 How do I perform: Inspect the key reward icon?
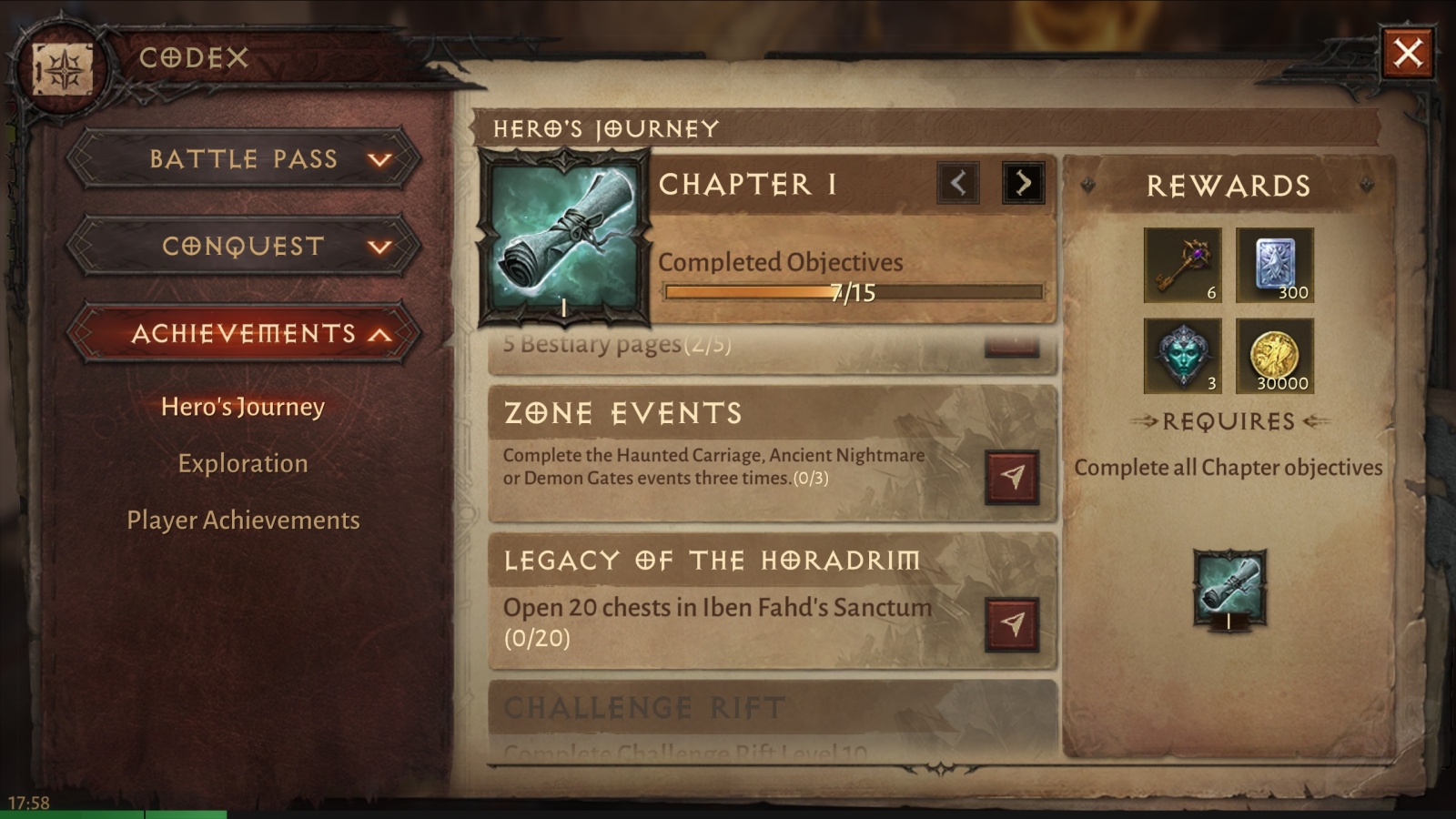[x=1182, y=265]
